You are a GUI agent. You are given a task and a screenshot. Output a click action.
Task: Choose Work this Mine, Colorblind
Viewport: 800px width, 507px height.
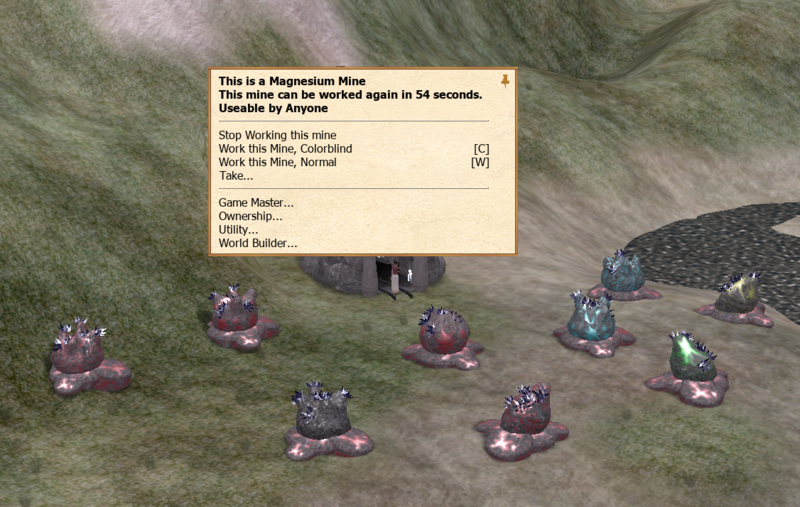pos(285,149)
